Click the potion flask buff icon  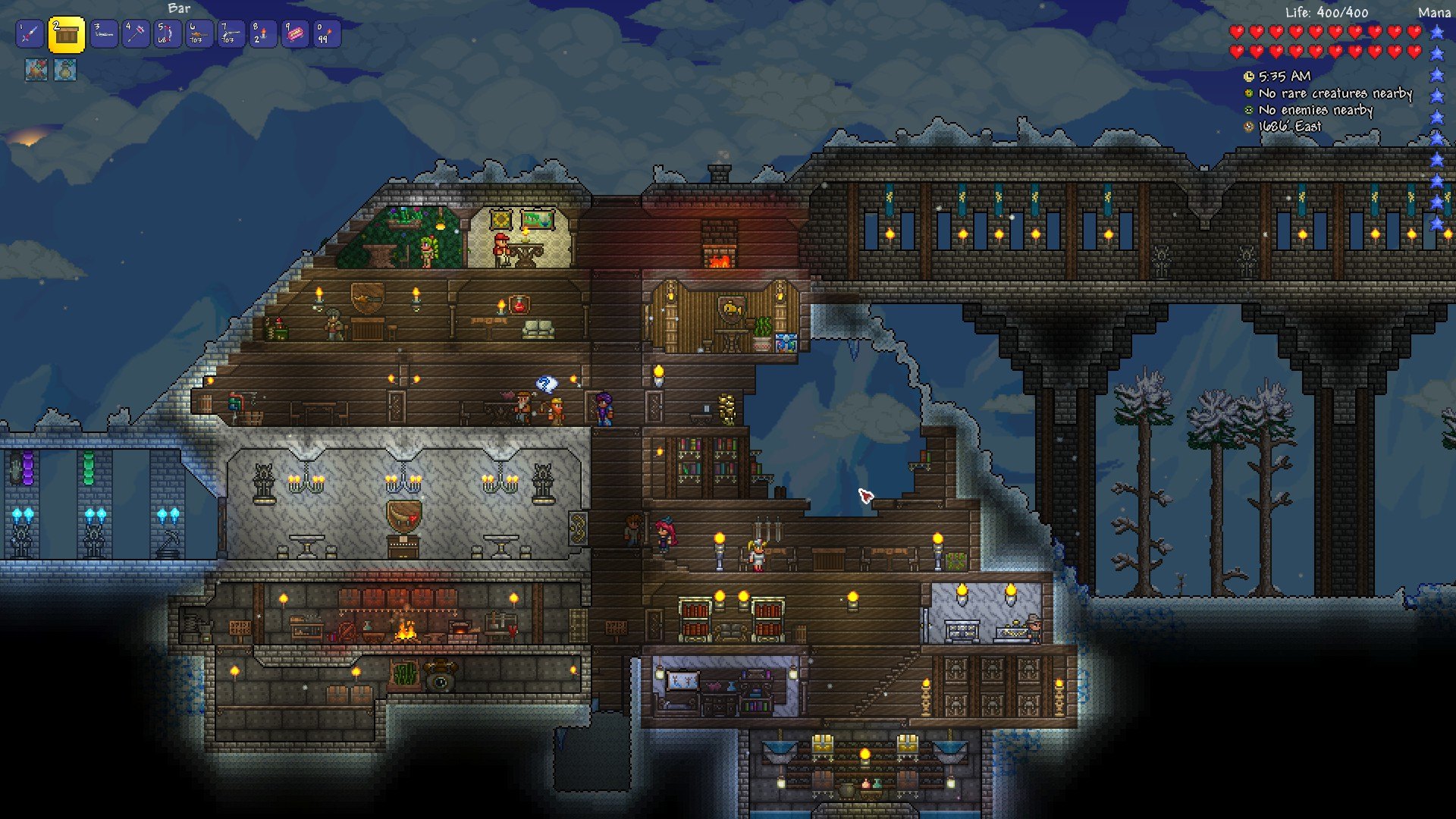tap(65, 70)
